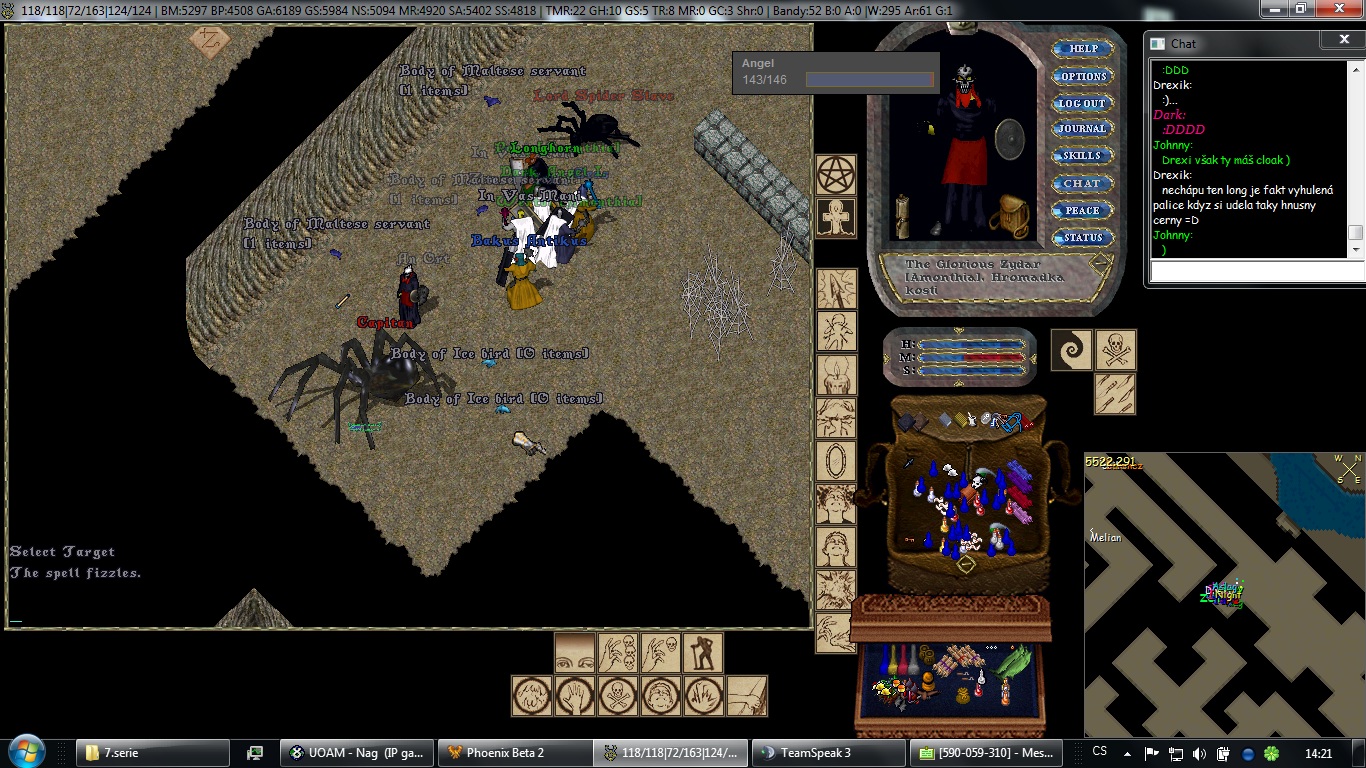
Task: Open the character Status window
Action: [1083, 237]
